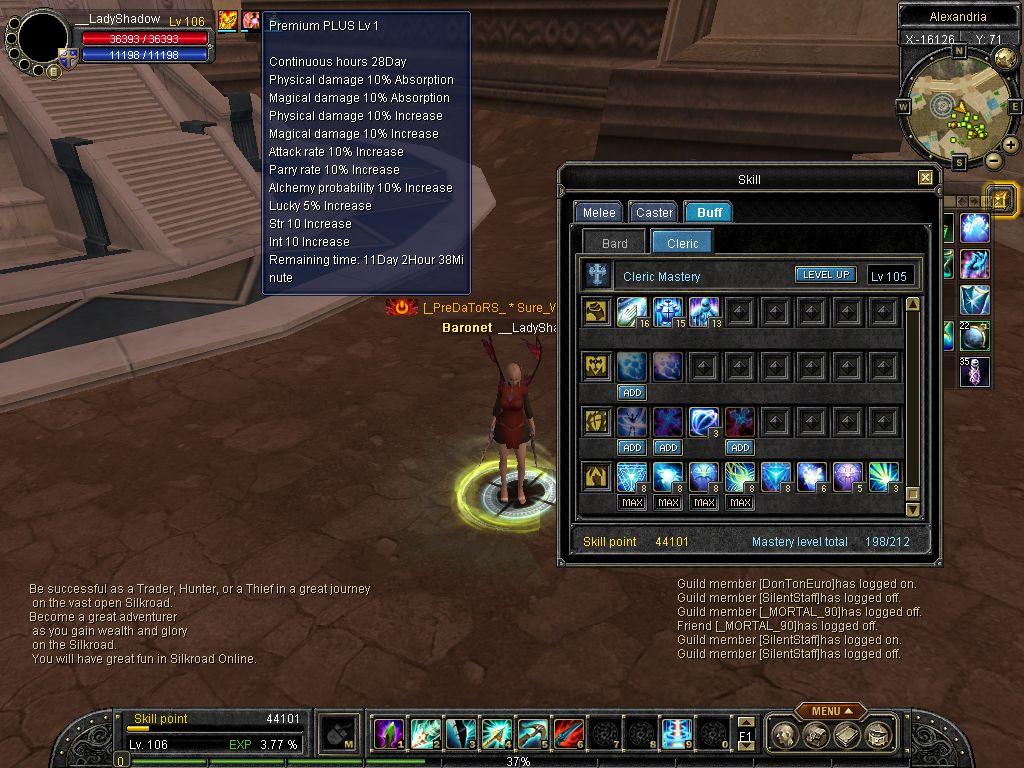Activate the red blade skill in hotbar slot 6

point(568,734)
